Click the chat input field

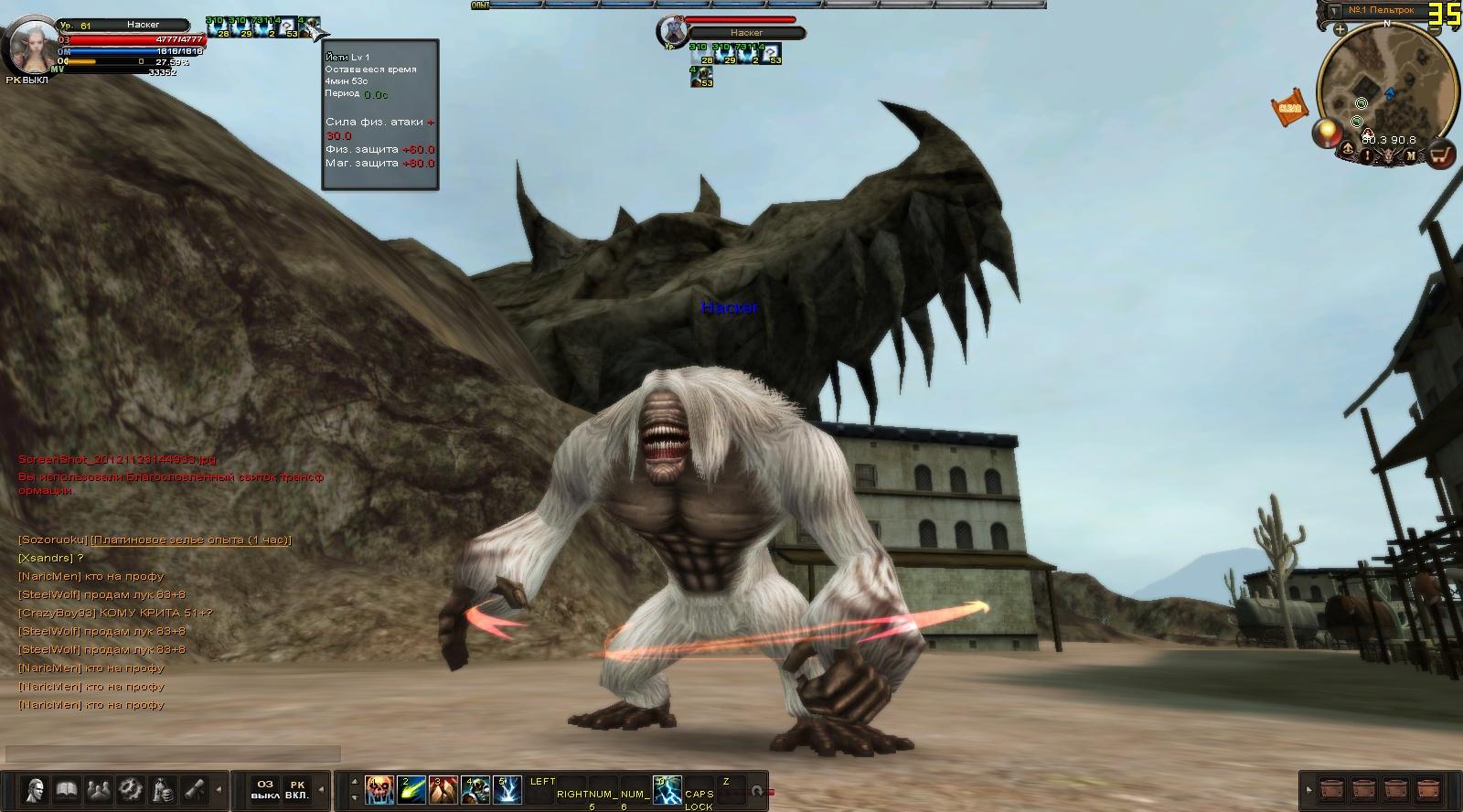point(174,754)
